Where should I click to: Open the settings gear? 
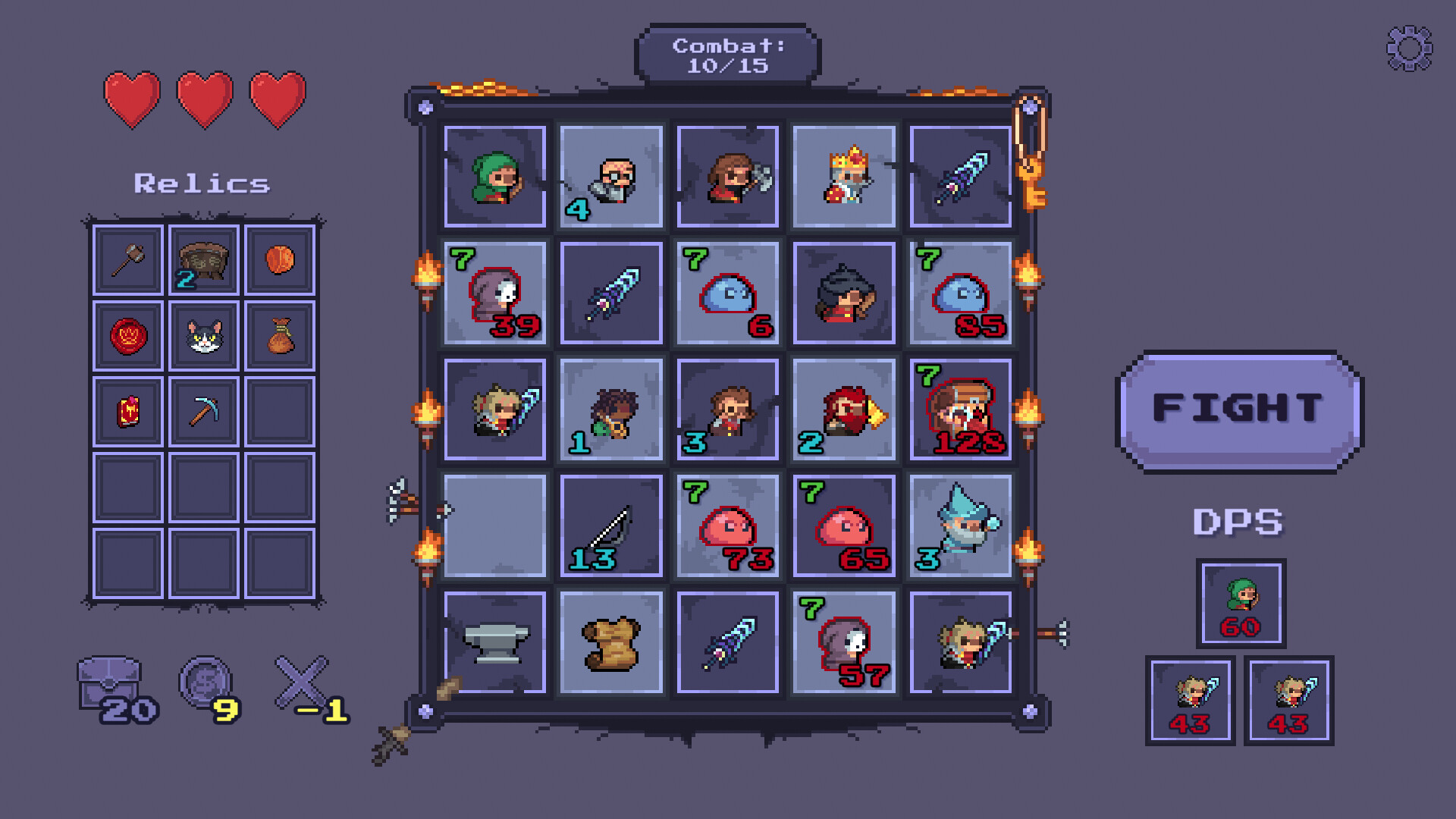[x=1409, y=47]
